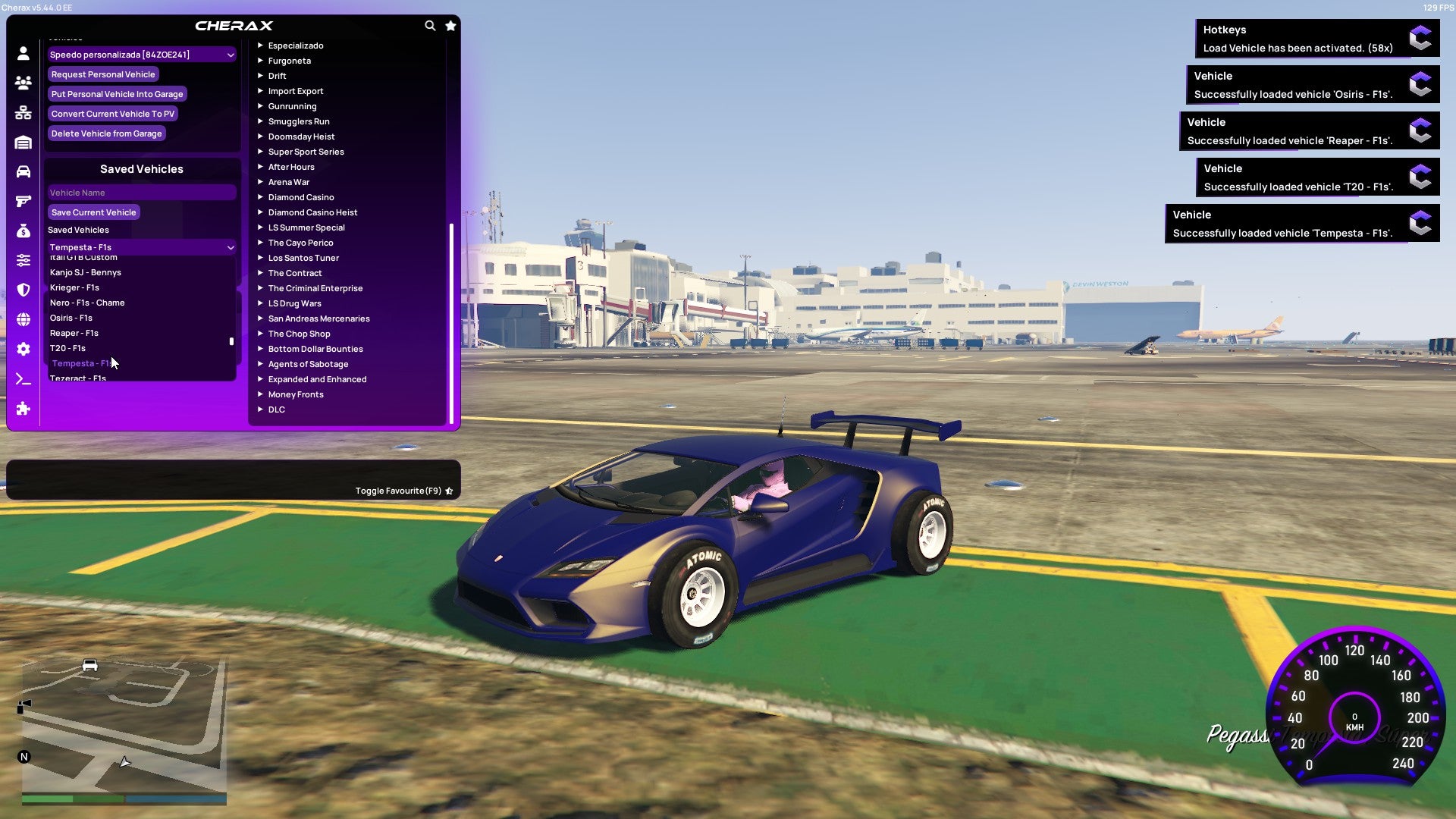Toggle Favourite with the star next to F9
This screenshot has width=1456, height=819.
tap(447, 490)
